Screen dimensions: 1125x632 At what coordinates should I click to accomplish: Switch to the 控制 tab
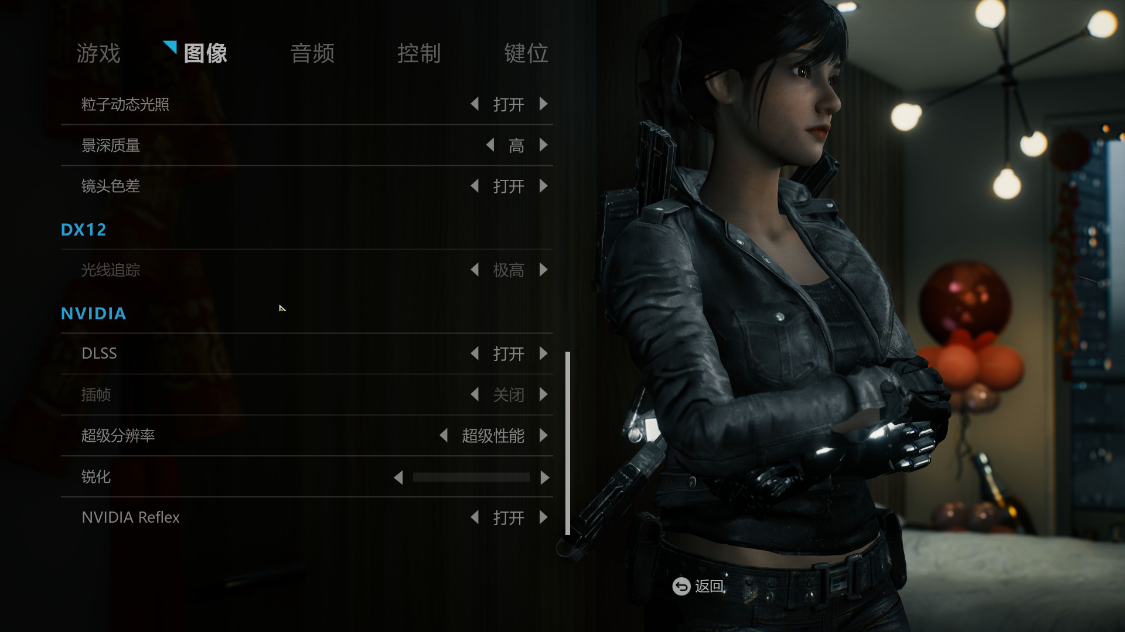(419, 54)
